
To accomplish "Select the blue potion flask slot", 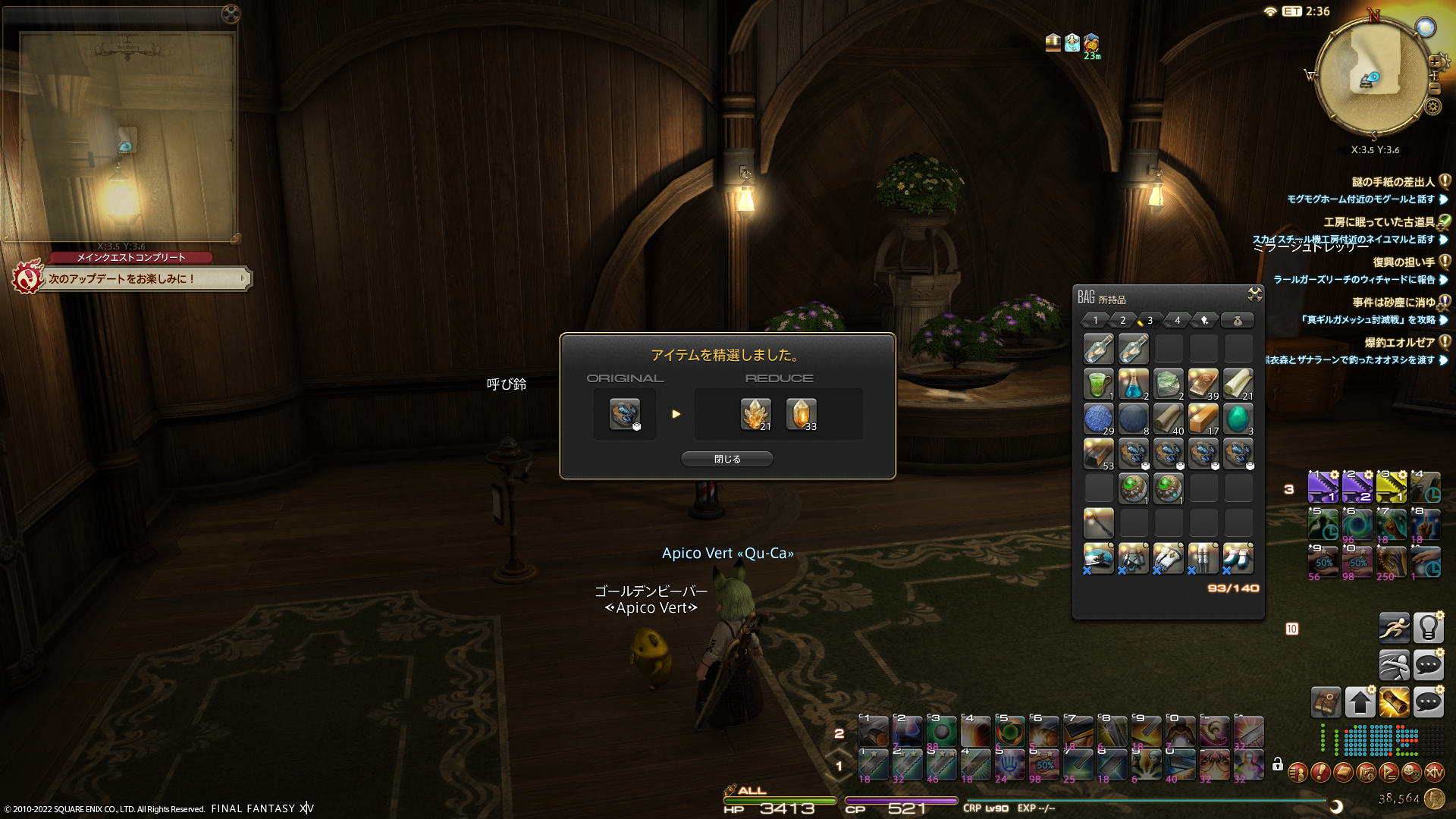I will coord(1133,384).
